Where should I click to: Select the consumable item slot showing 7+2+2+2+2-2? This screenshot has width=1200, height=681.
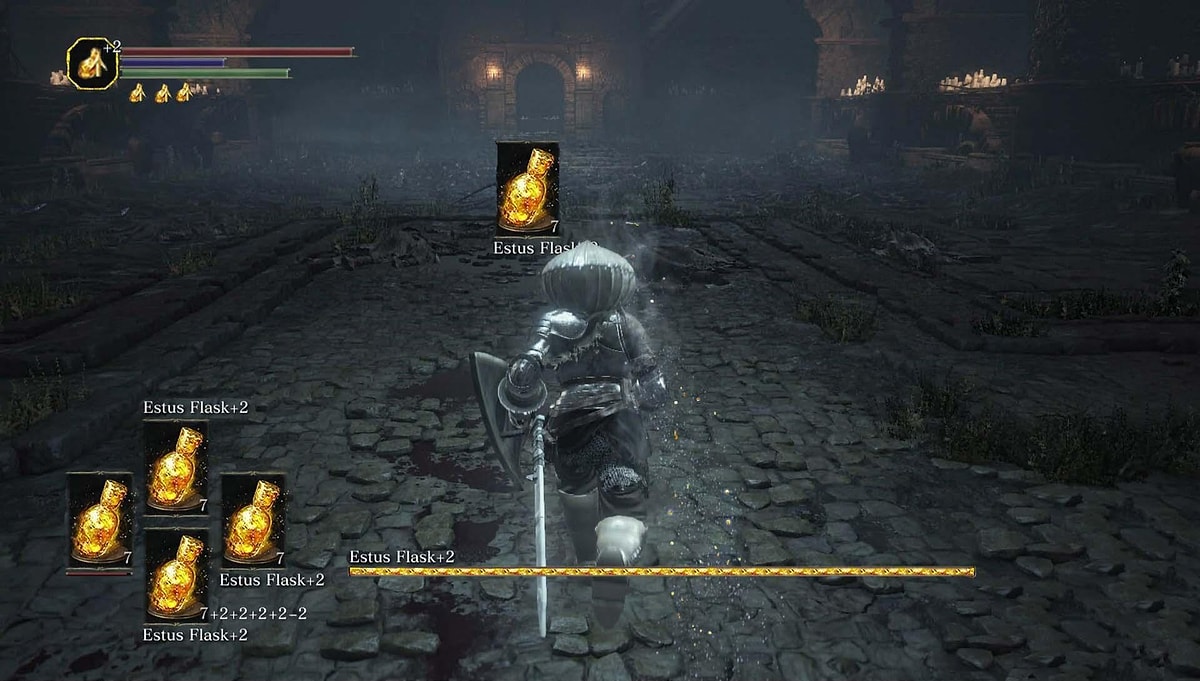(176, 574)
